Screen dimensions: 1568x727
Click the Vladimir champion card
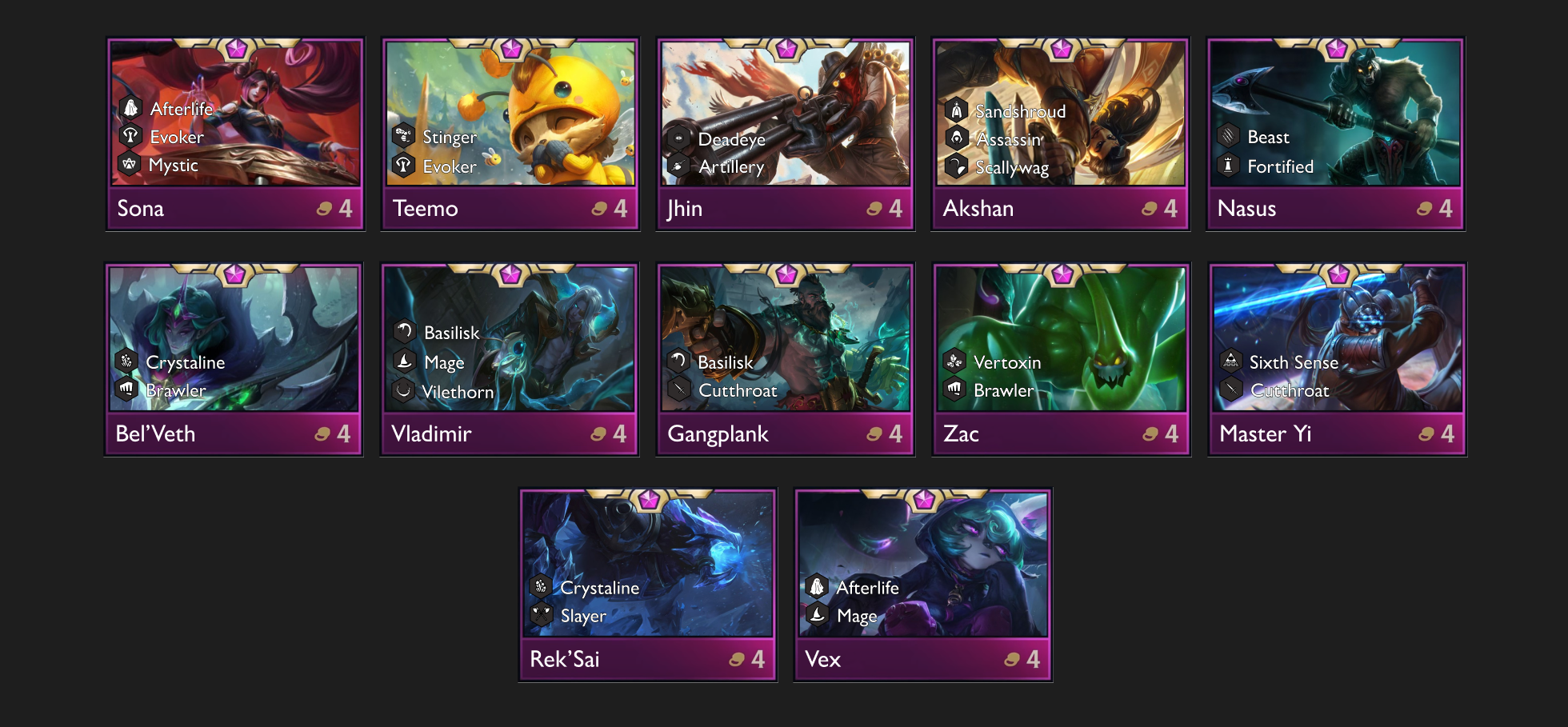(x=510, y=359)
